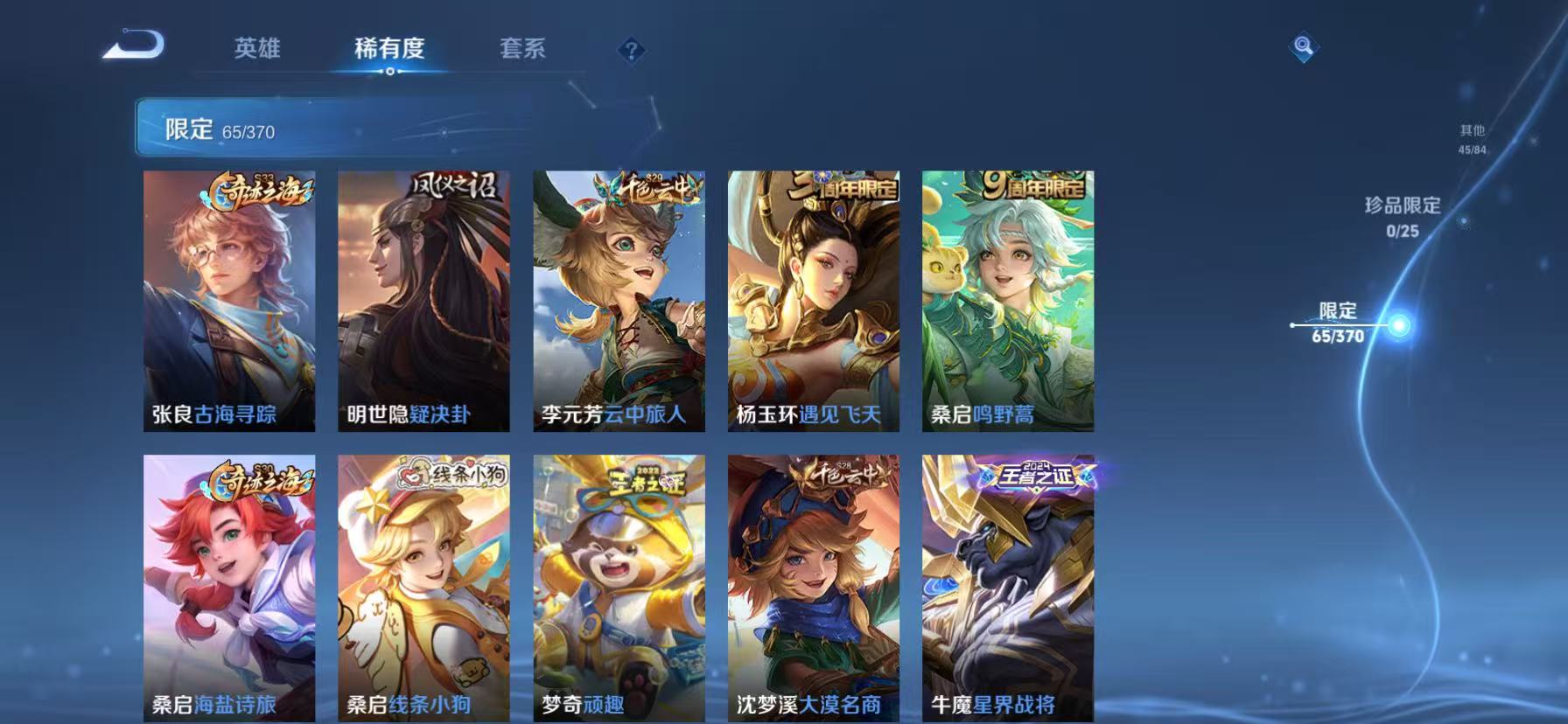Switch to the 英雄 tab
This screenshot has height=724, width=1568.
click(x=255, y=50)
